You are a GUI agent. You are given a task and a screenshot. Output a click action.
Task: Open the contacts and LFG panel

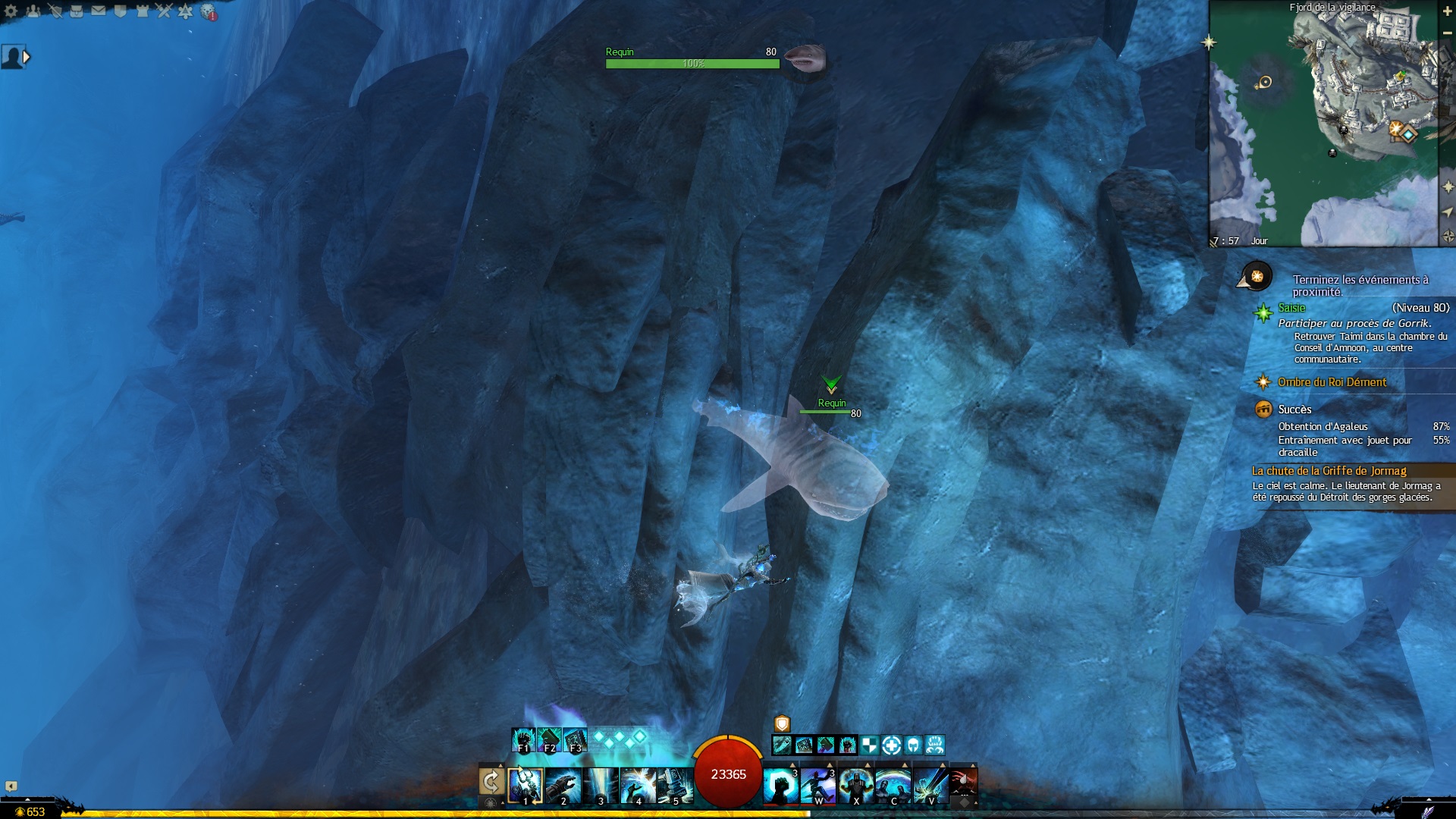(33, 11)
